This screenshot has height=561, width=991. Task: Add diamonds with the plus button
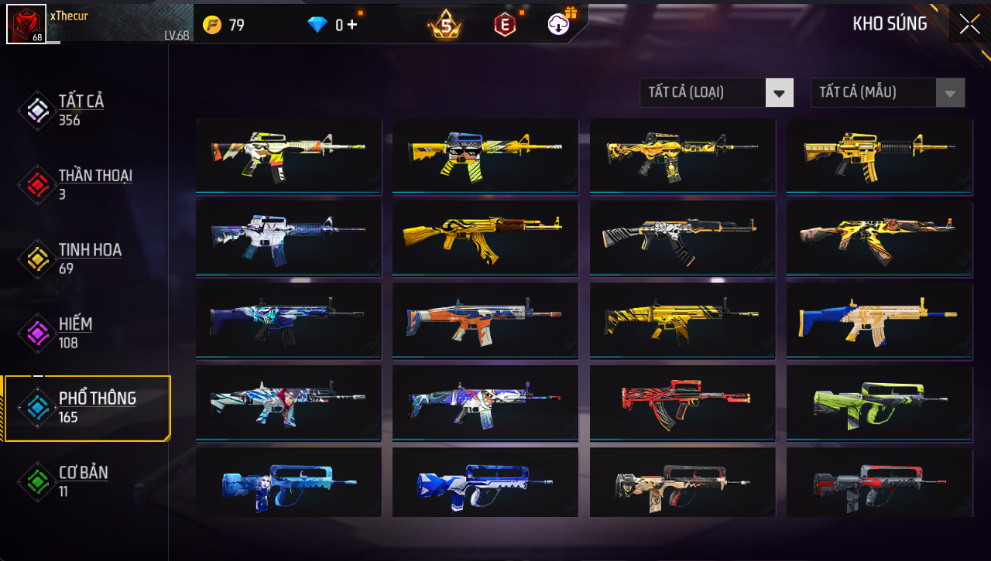point(352,25)
